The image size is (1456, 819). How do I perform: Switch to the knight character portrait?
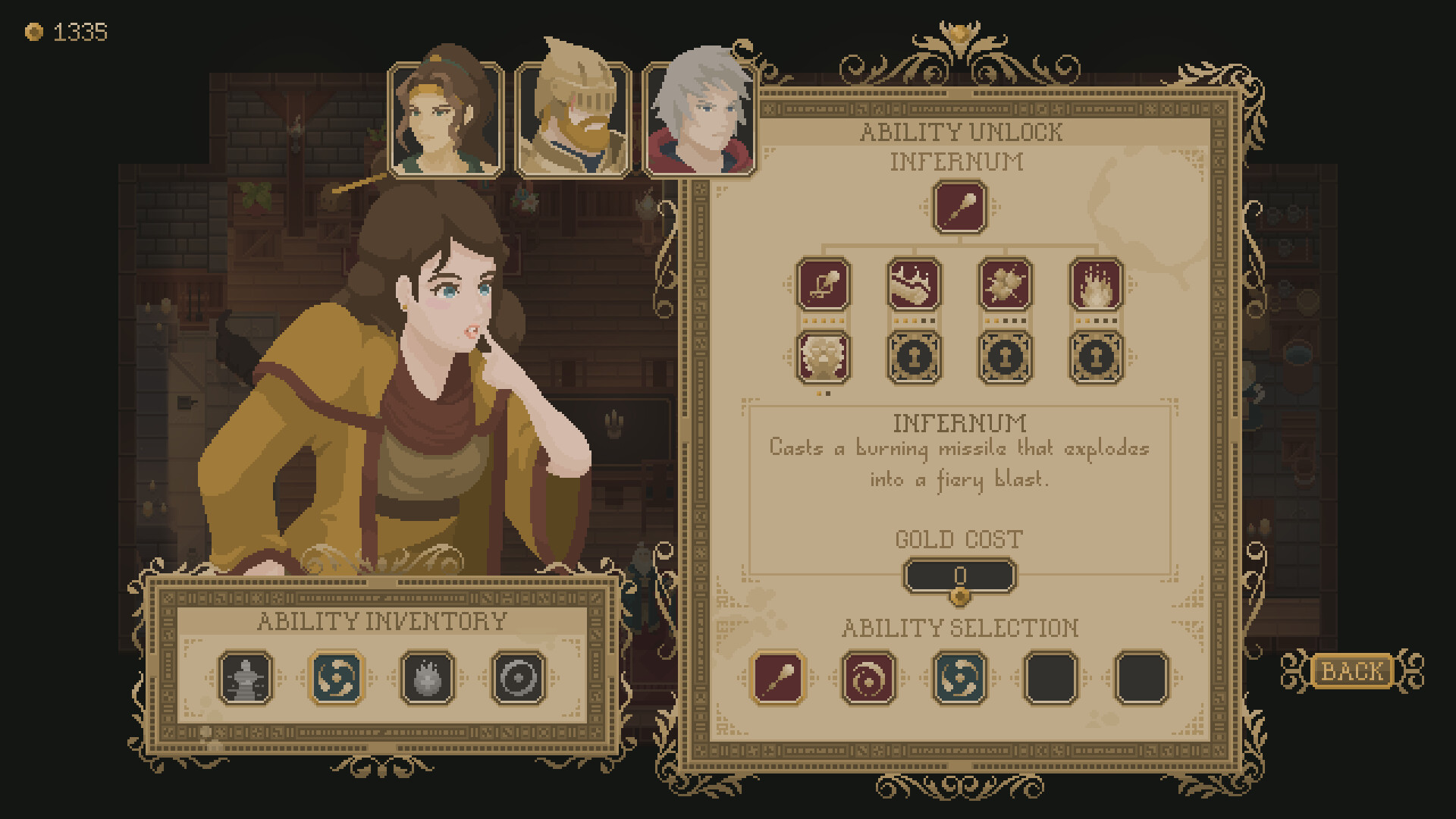click(573, 118)
